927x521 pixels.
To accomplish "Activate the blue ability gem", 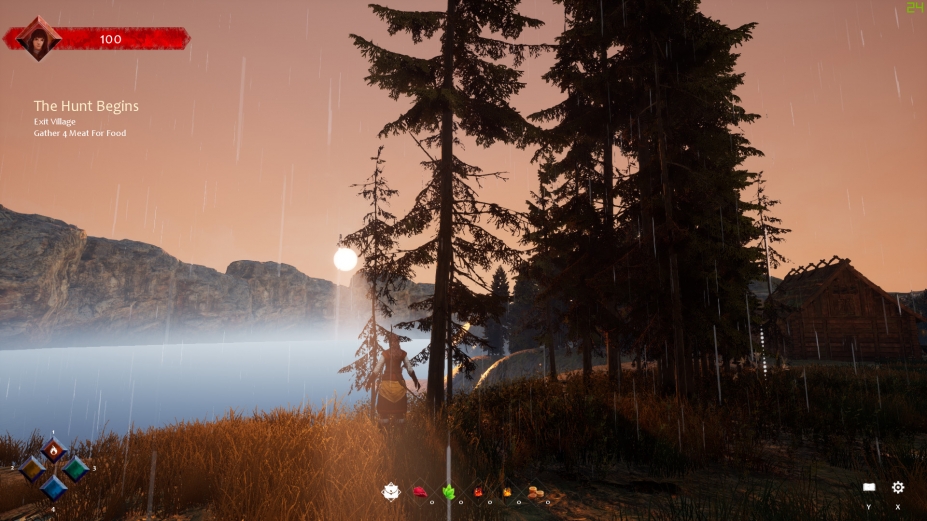I will [54, 487].
